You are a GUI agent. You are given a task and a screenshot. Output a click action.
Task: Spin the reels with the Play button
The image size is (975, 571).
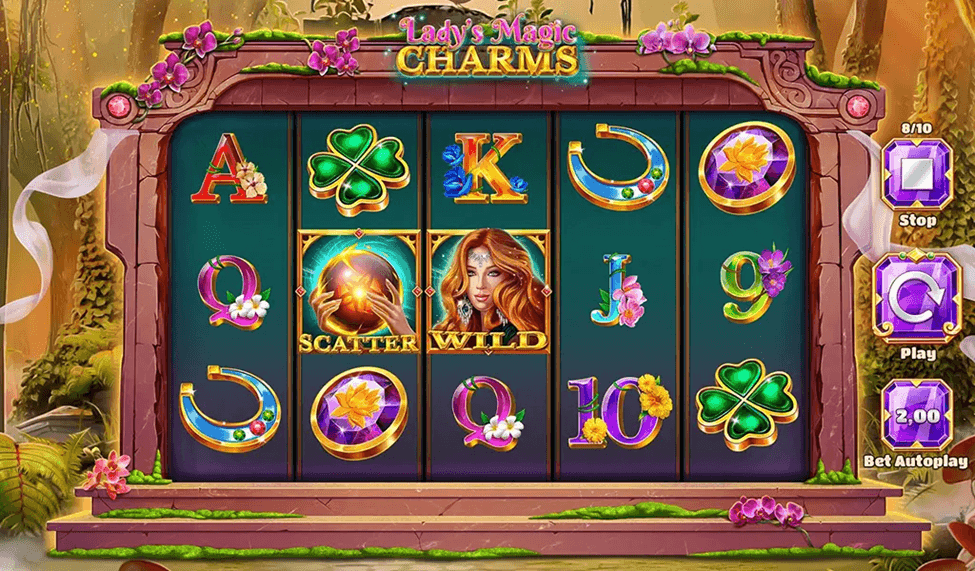pyautogui.click(x=917, y=299)
